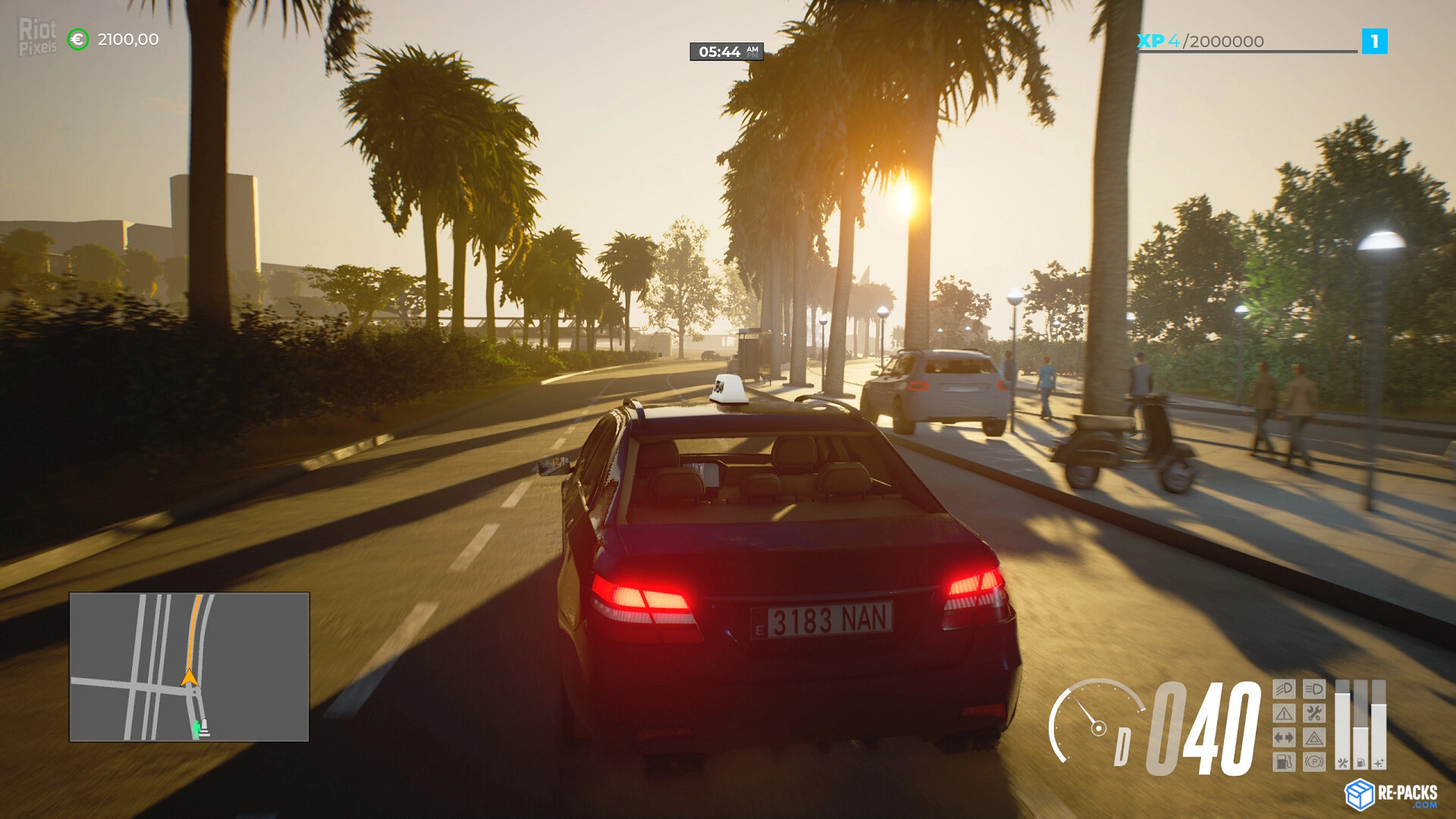The width and height of the screenshot is (1456, 819).
Task: Click the orange player arrow on minimap
Action: coord(189,677)
